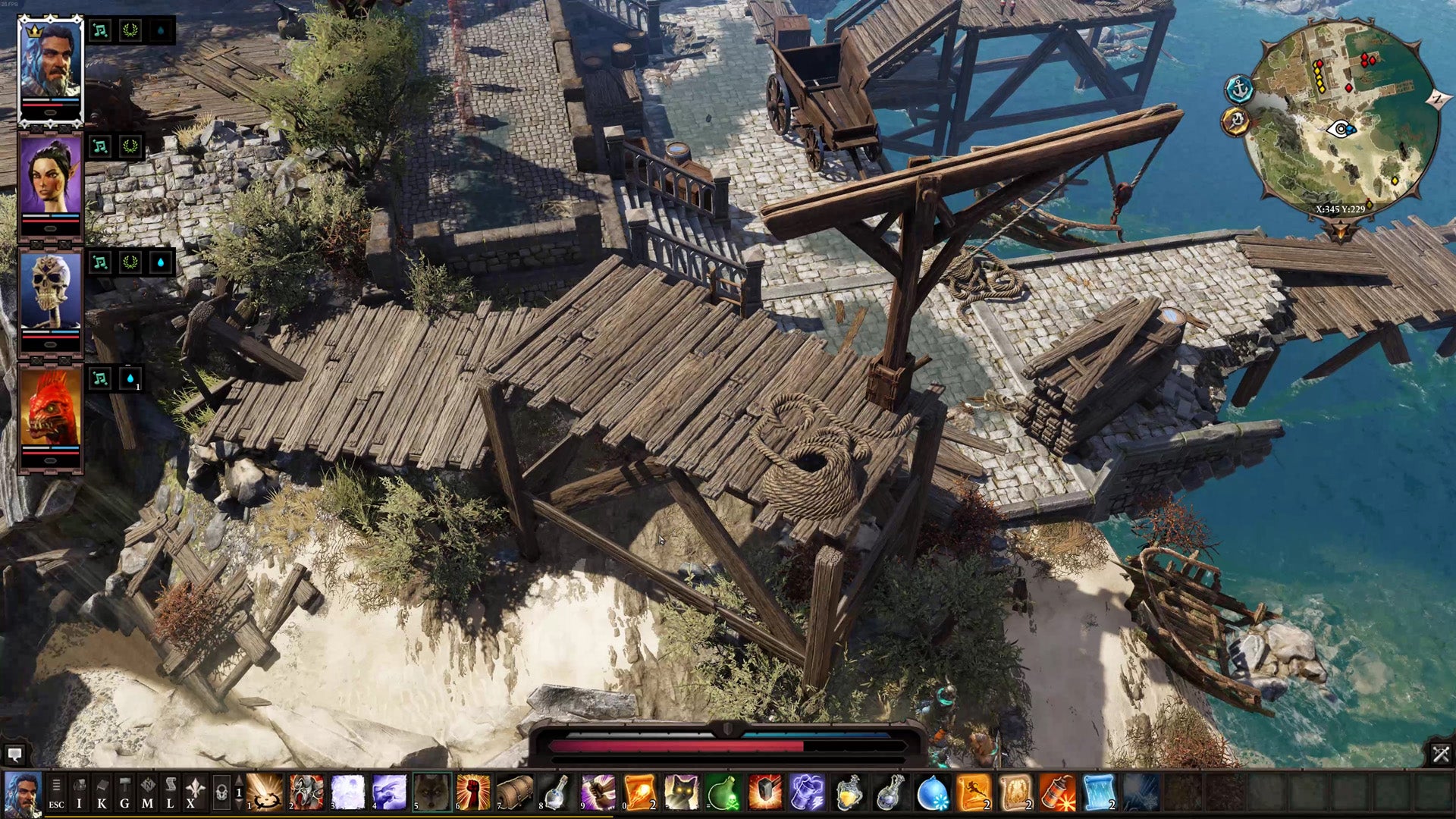Select the wolf summon skill icon
The width and height of the screenshot is (1456, 819).
tap(431, 792)
